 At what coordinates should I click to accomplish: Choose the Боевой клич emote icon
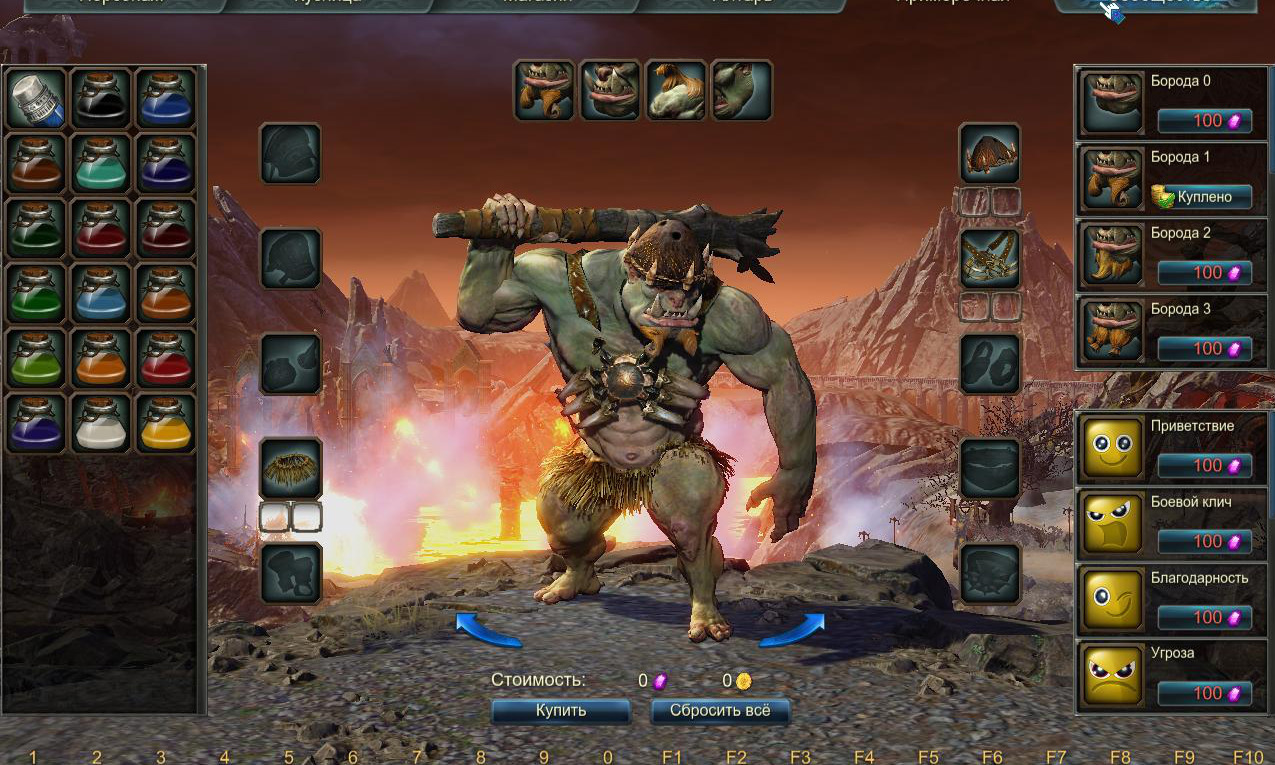point(1112,523)
